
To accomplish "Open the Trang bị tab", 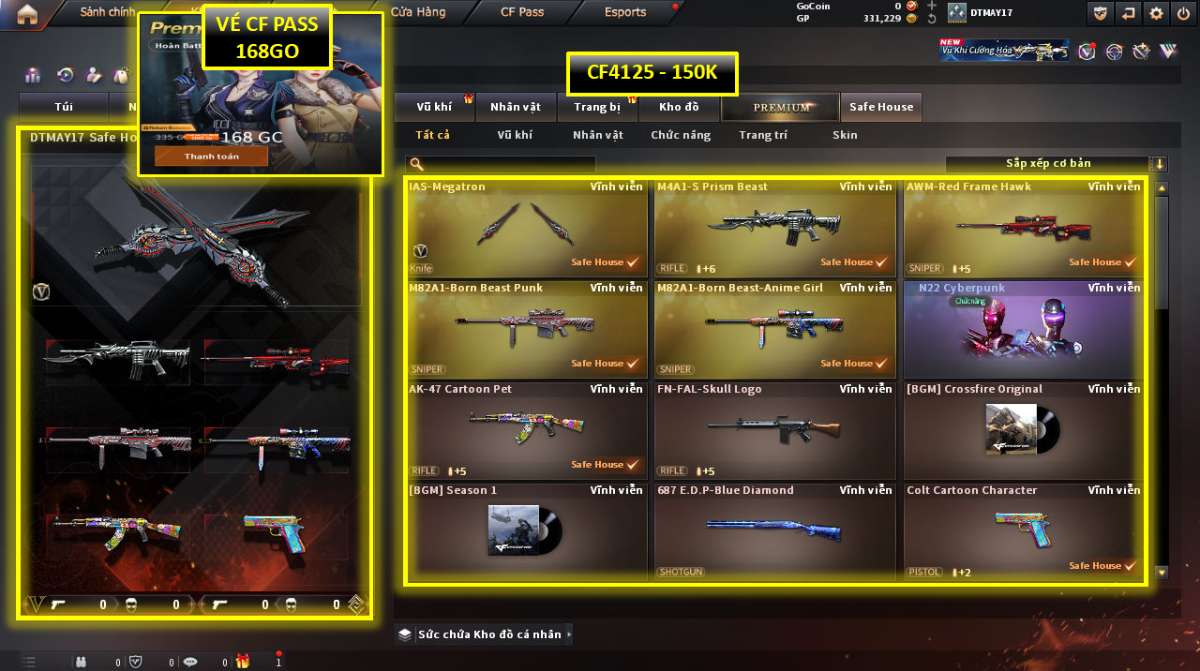I will point(597,107).
